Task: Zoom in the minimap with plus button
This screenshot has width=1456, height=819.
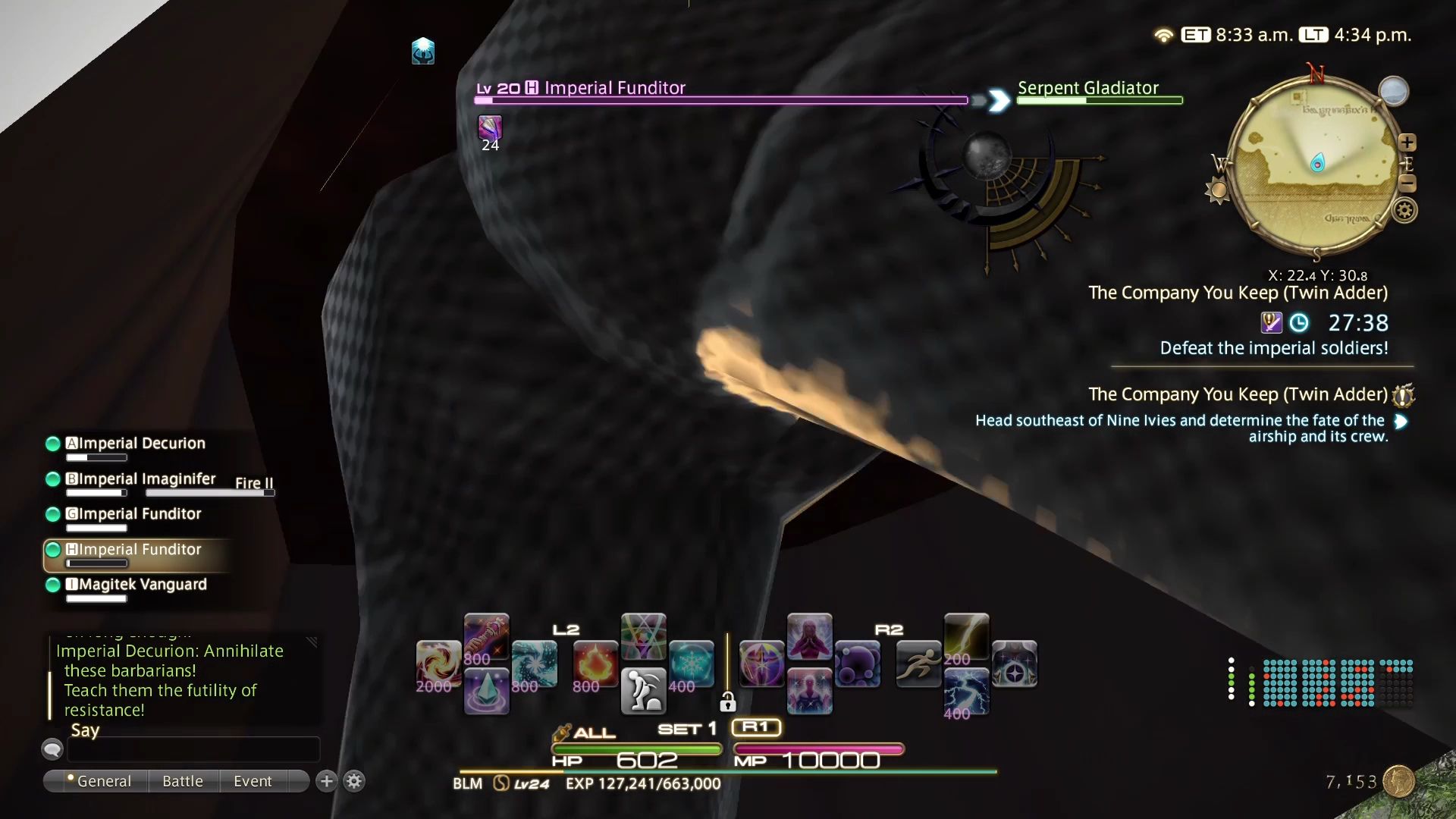Action: click(x=1407, y=143)
